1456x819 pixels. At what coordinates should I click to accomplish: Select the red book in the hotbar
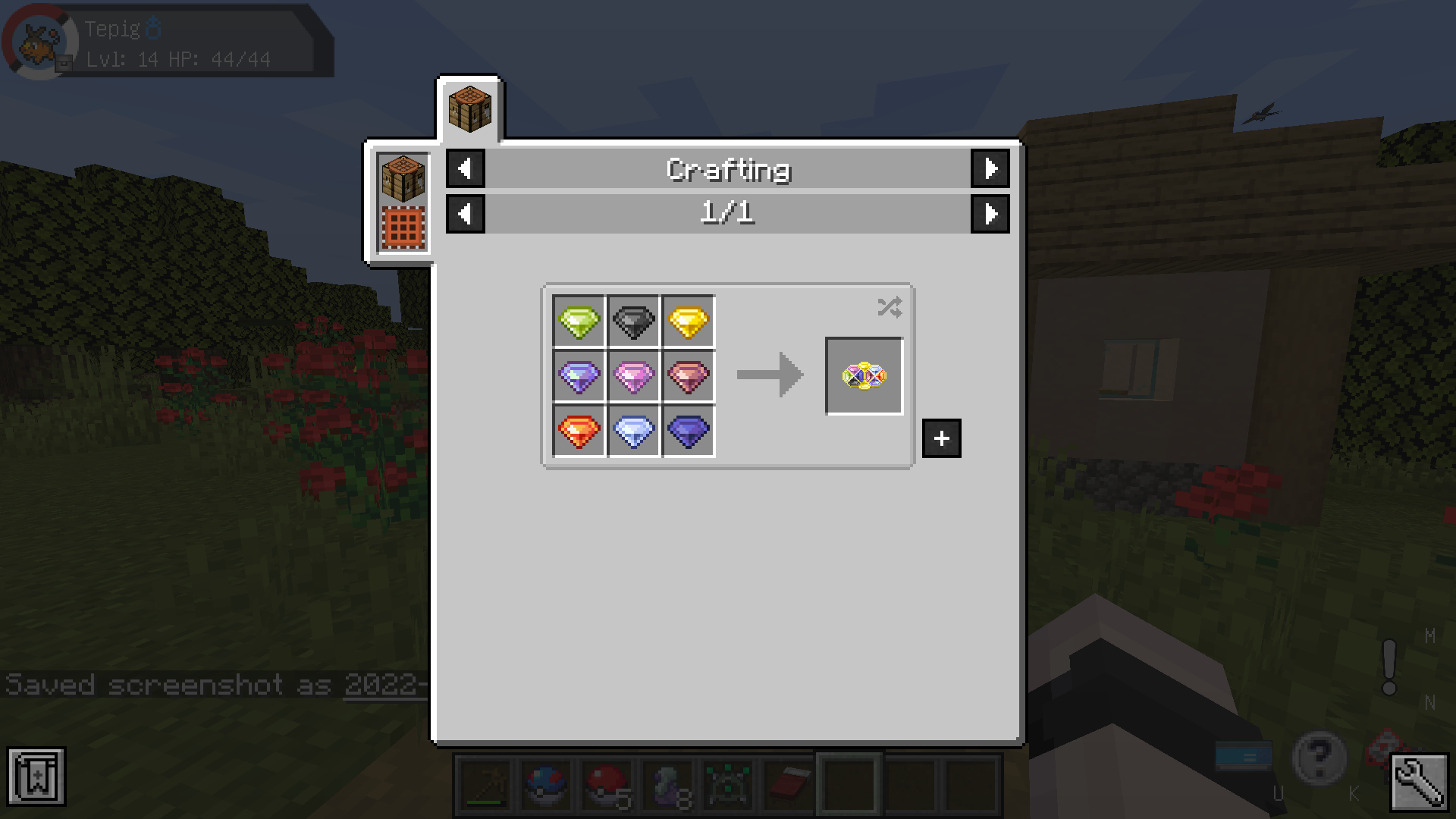[788, 786]
